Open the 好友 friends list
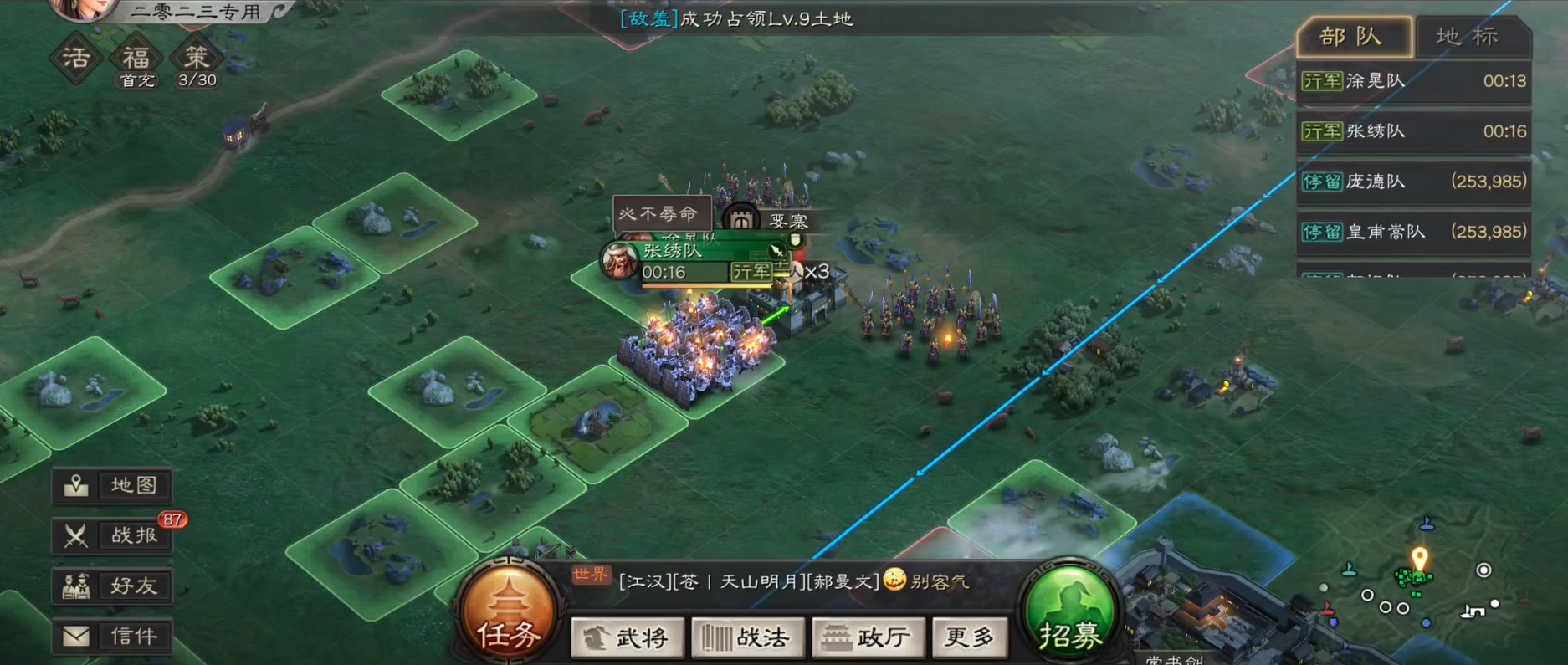 pos(111,586)
